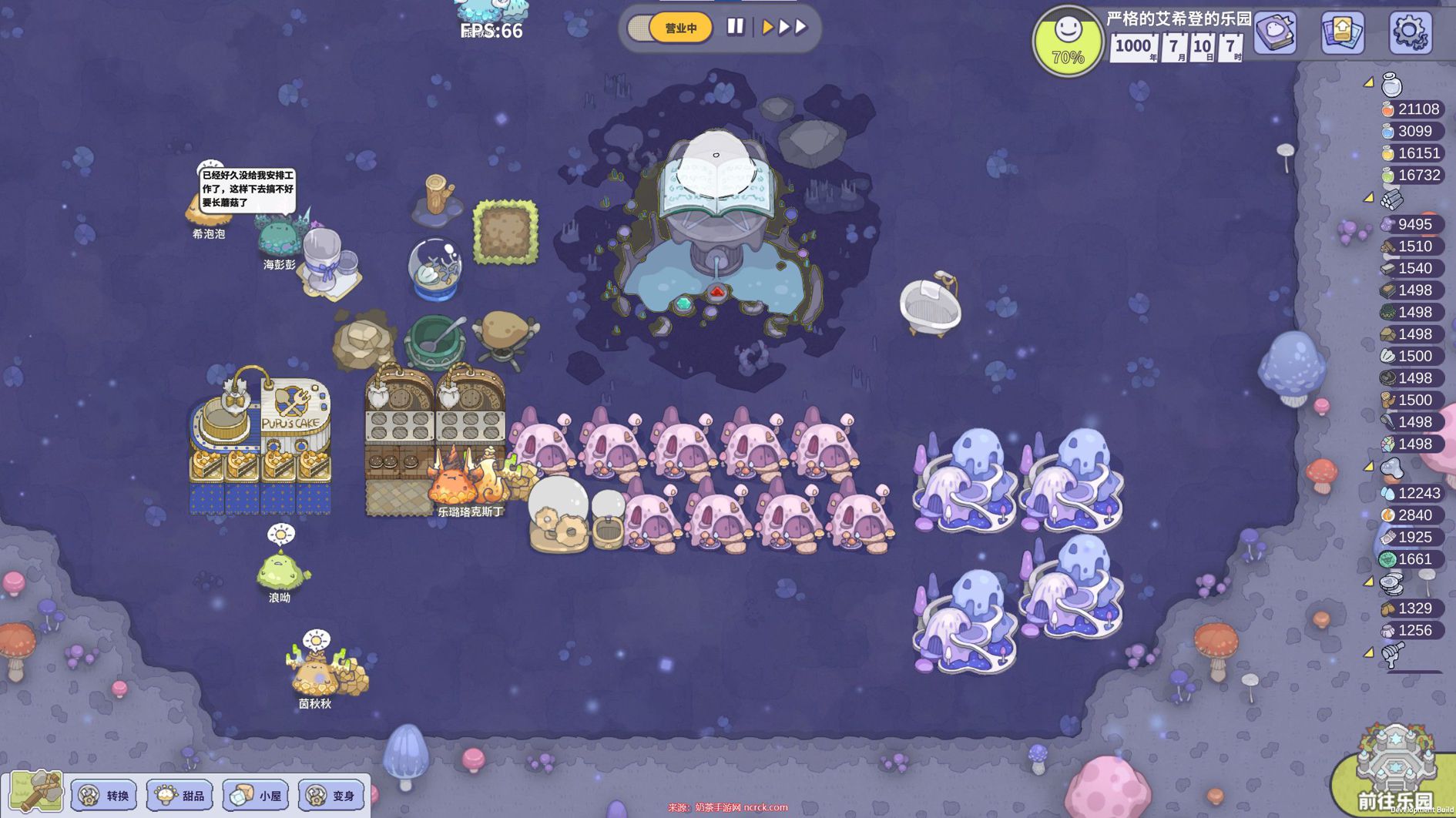
Task: Open the hammer build menu
Action: click(x=35, y=792)
